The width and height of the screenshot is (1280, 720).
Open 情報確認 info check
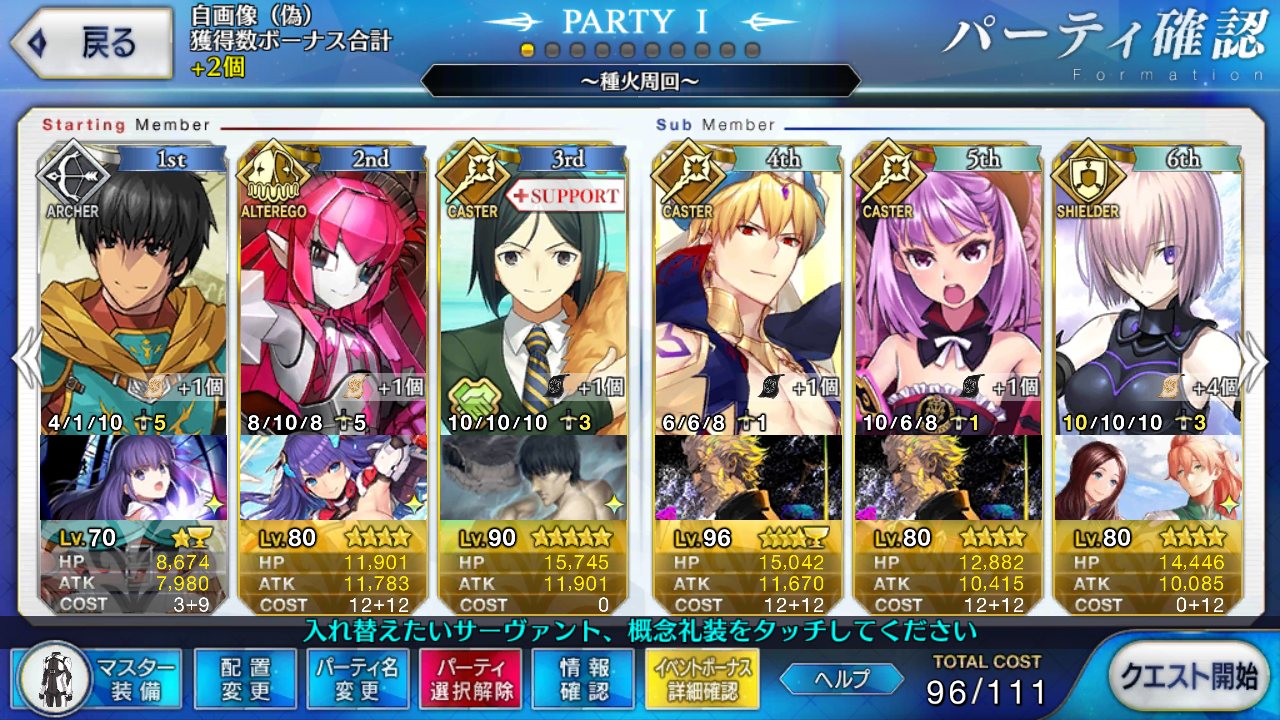tap(584, 678)
